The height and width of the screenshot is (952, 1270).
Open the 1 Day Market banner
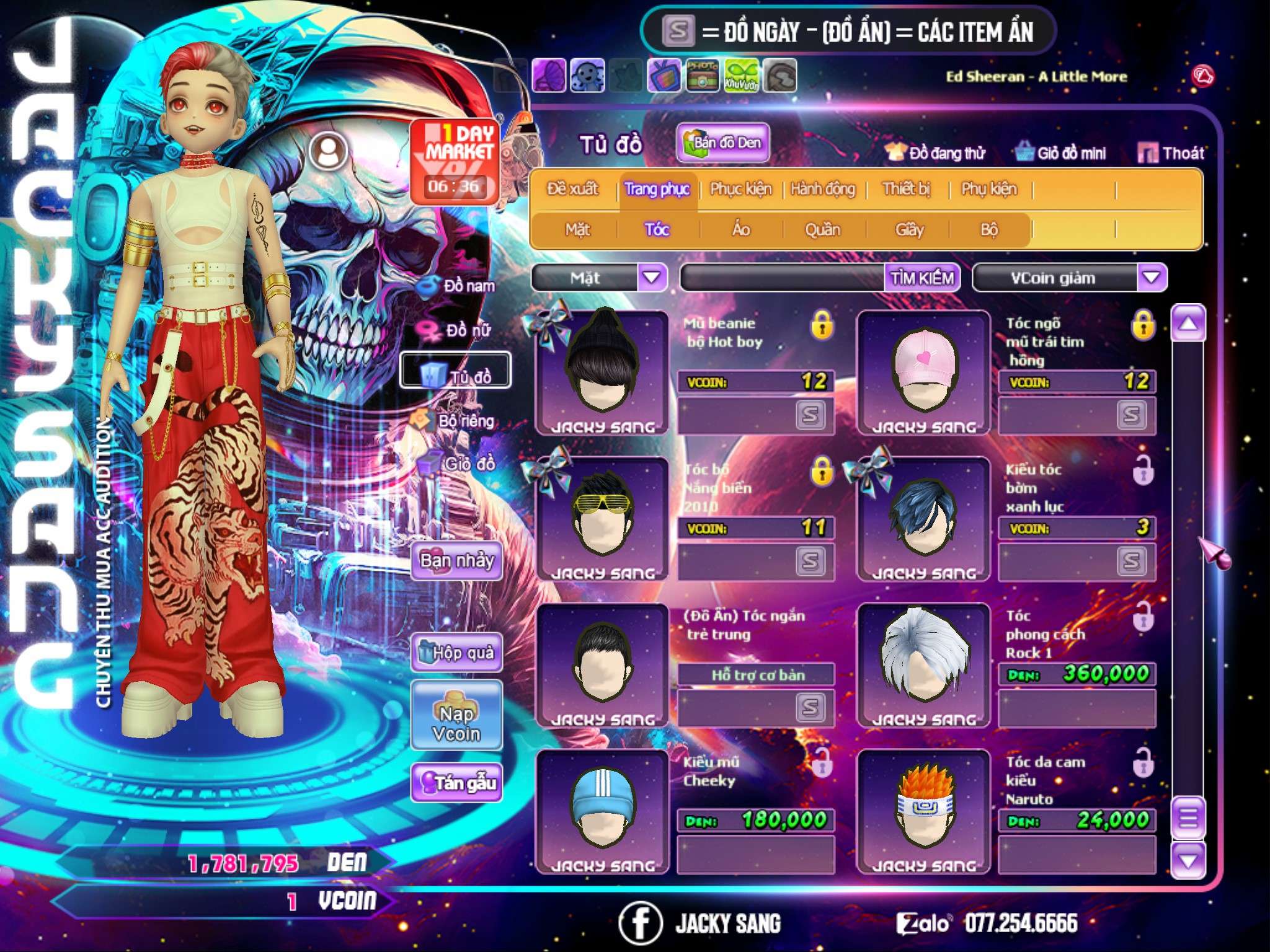(x=455, y=161)
